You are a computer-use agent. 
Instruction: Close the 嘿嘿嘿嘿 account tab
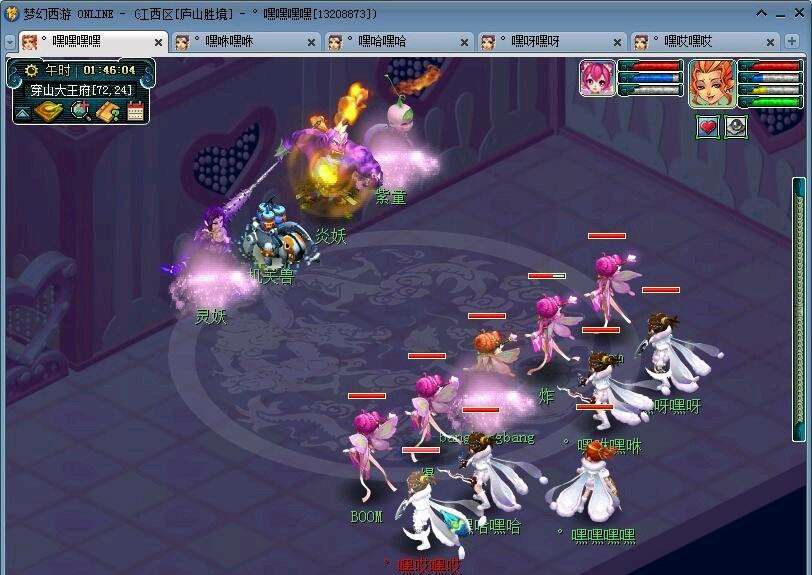159,42
